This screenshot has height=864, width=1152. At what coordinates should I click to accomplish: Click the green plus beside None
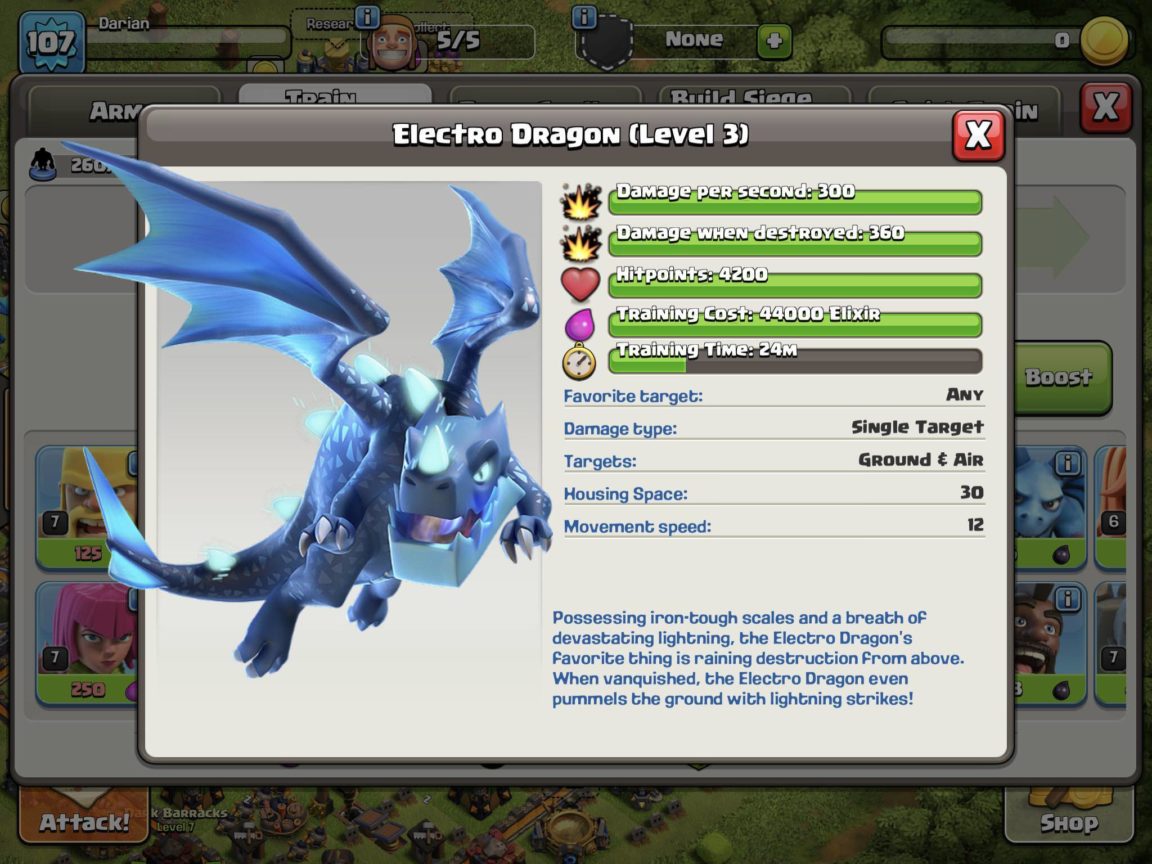[773, 42]
